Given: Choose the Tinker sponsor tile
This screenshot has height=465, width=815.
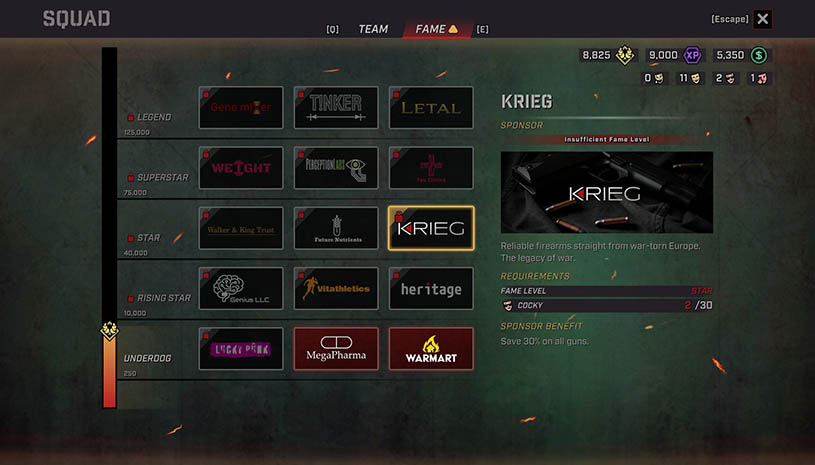Looking at the screenshot, I should pos(336,107).
